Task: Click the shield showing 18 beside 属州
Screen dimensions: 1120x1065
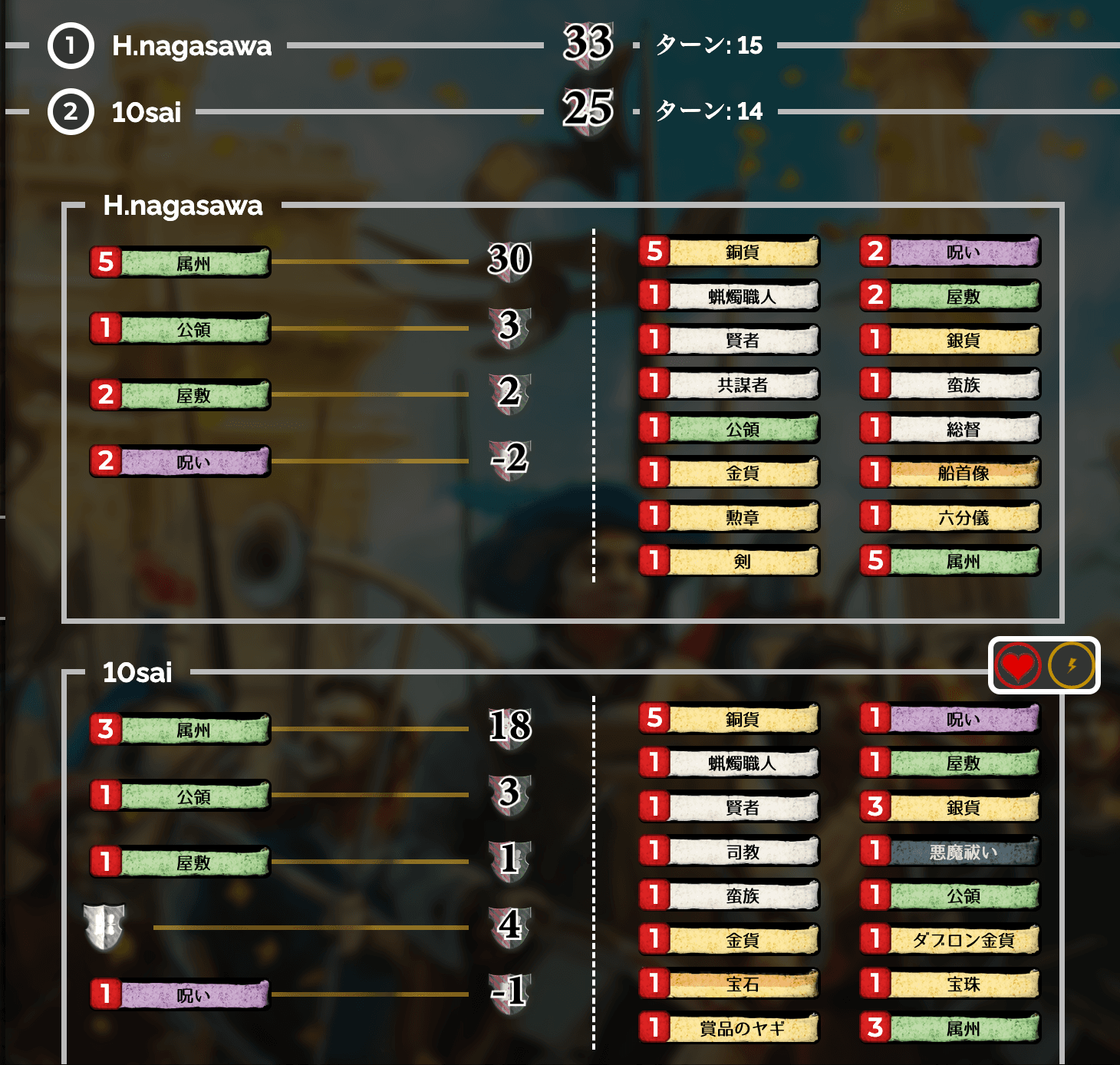Action: 512,725
